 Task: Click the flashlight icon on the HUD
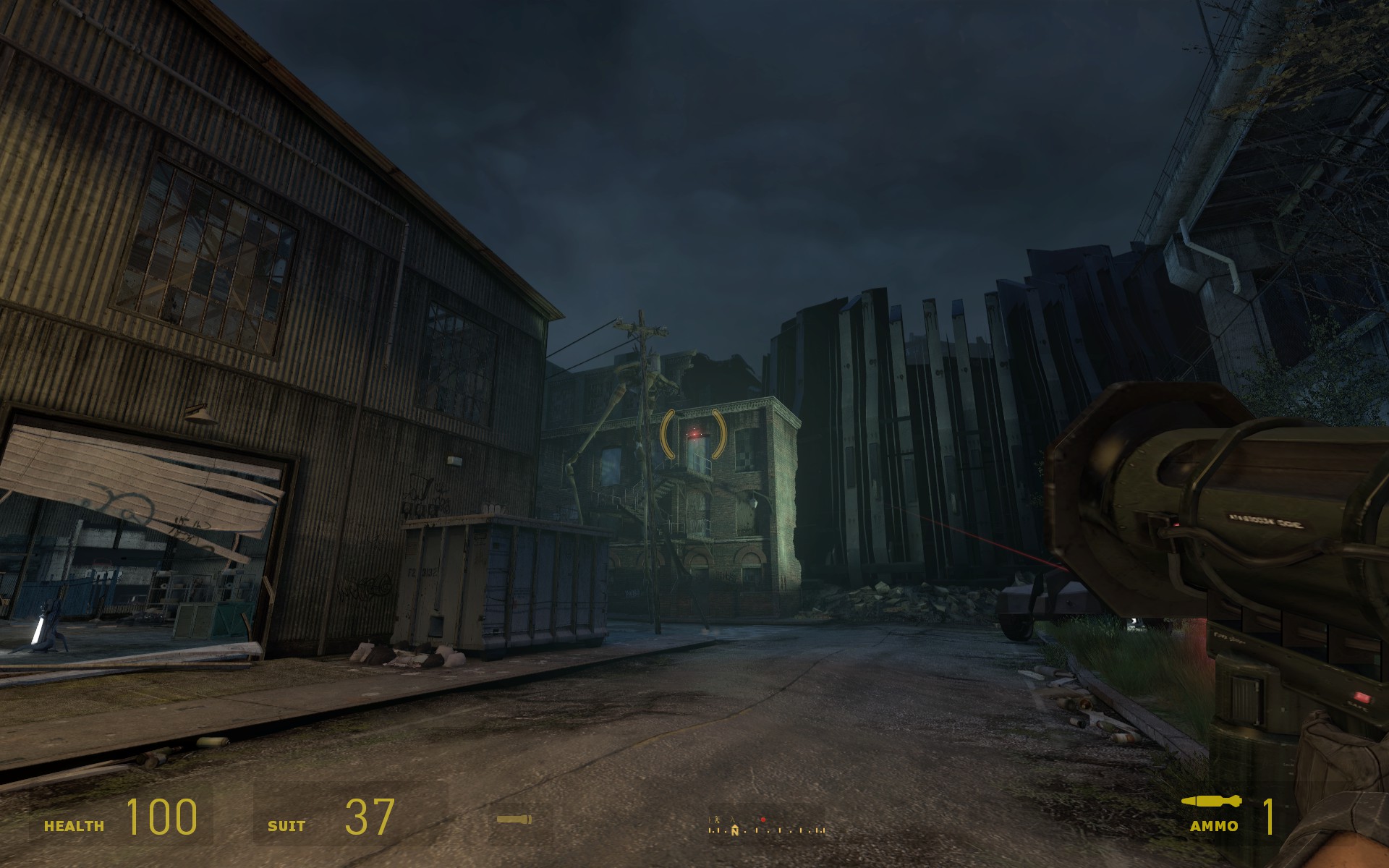coord(514,820)
